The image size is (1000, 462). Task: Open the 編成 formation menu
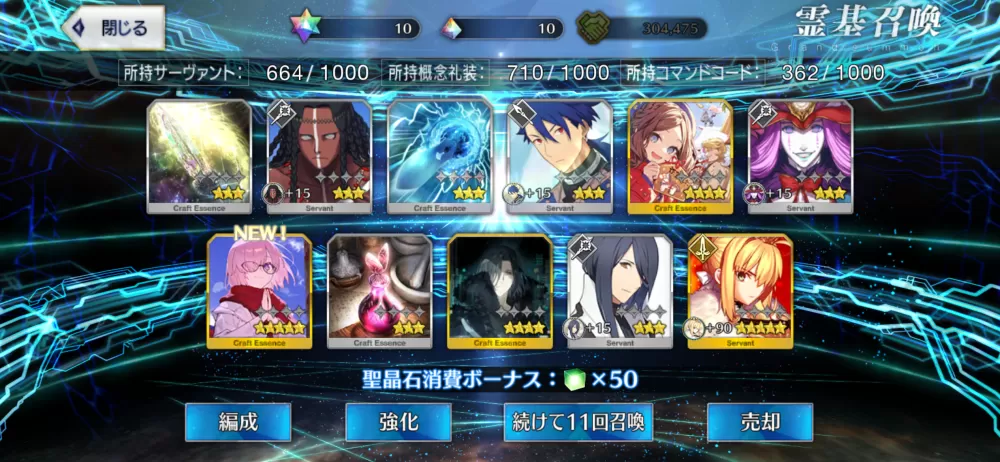pos(238,422)
